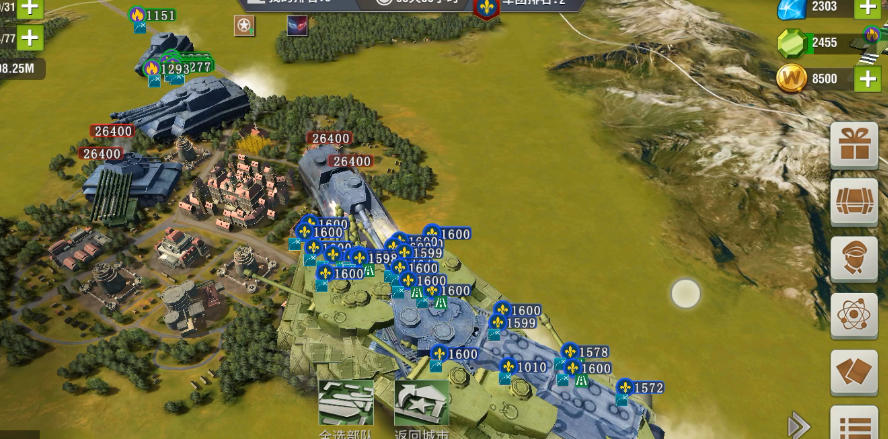Add more gold W coins

(x=867, y=78)
